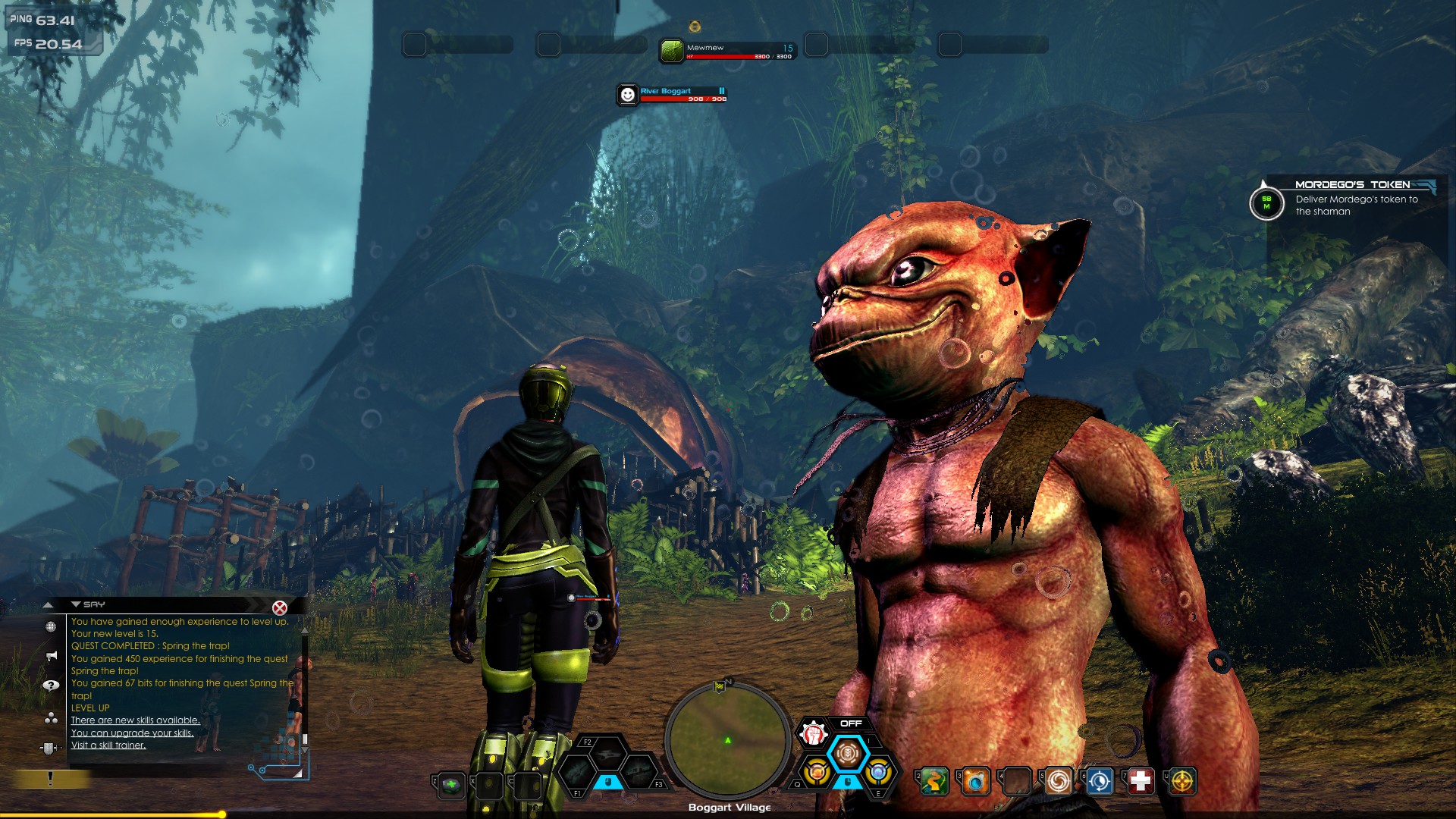Select the Mordego's Token quest tracker
Image resolution: width=1456 pixels, height=819 pixels.
(x=1351, y=200)
